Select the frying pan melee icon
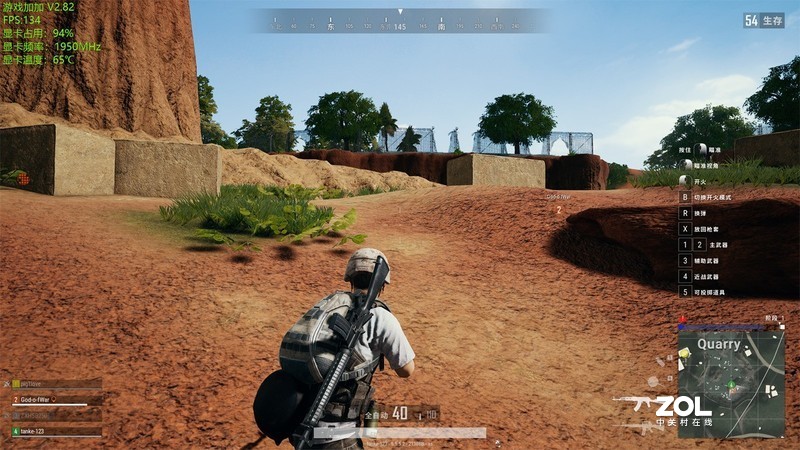The width and height of the screenshot is (800, 450). coord(652,381)
